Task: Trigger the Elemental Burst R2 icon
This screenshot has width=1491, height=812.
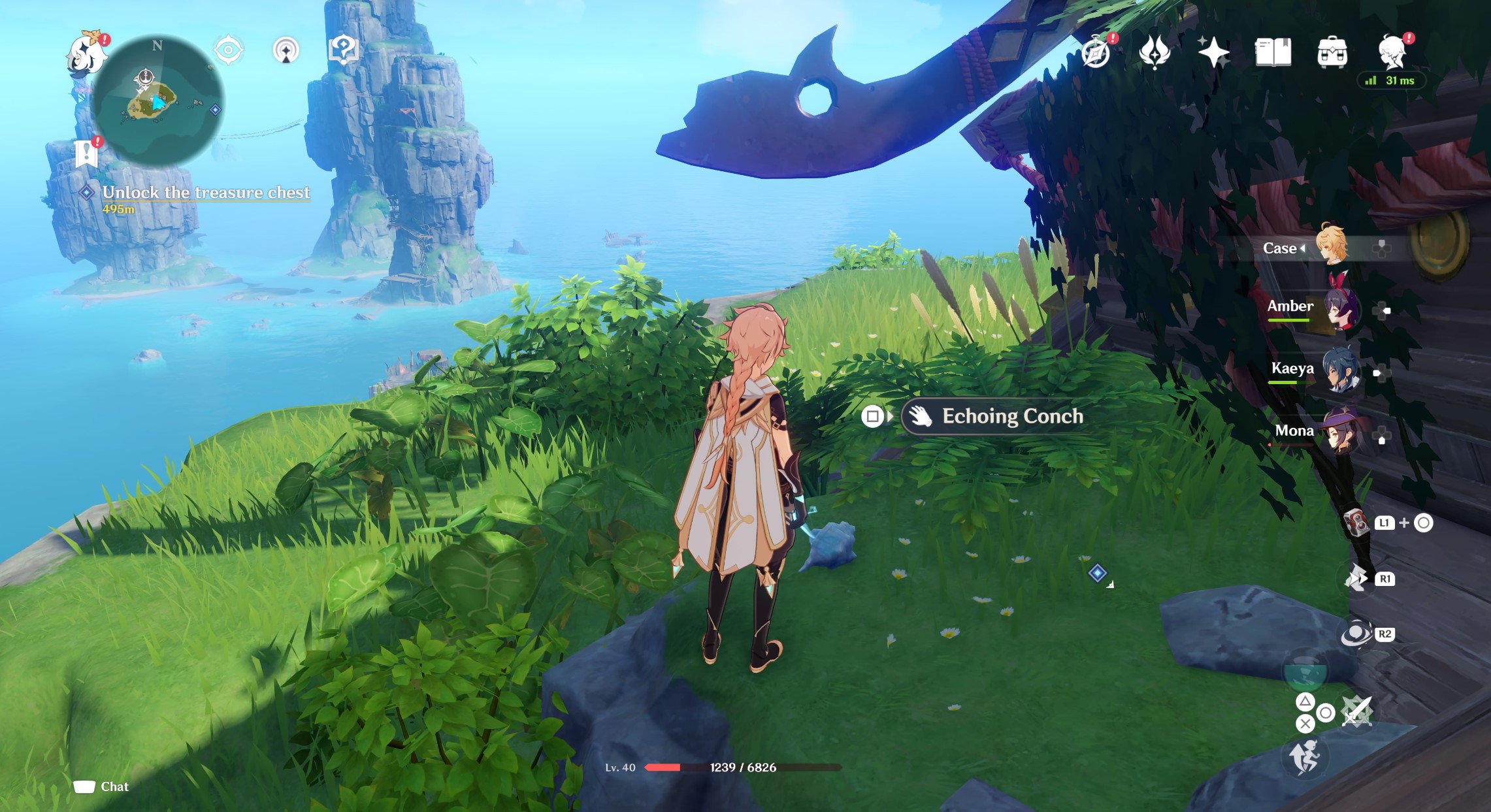Action: coord(1355,634)
